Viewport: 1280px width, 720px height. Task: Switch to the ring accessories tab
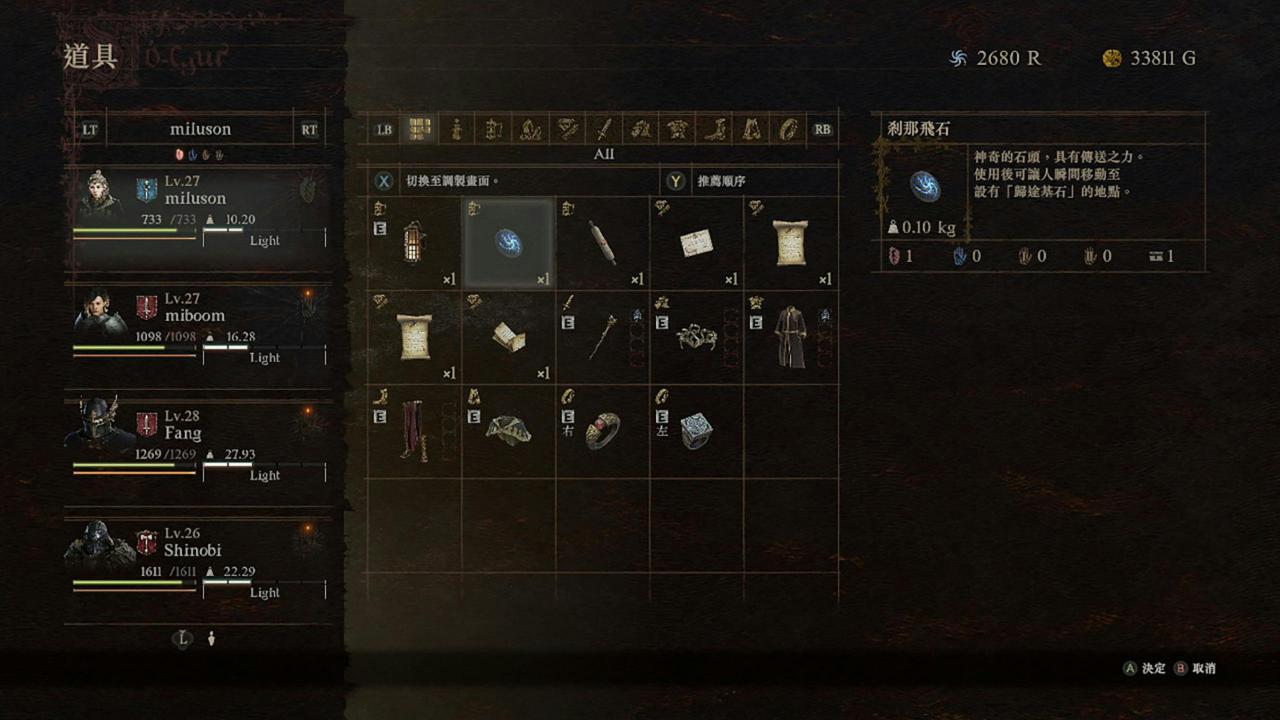(788, 129)
